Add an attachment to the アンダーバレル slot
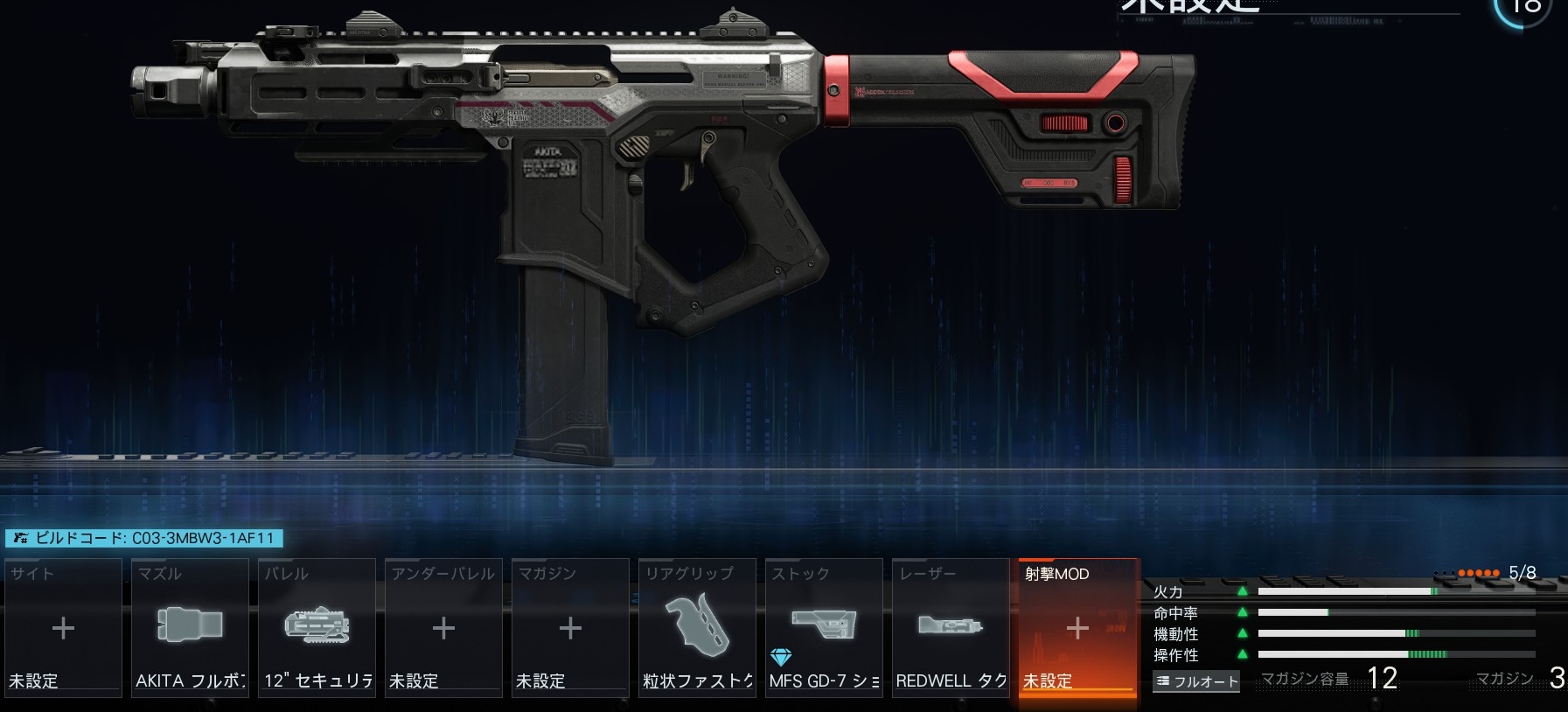This screenshot has height=712, width=1568. 443,628
